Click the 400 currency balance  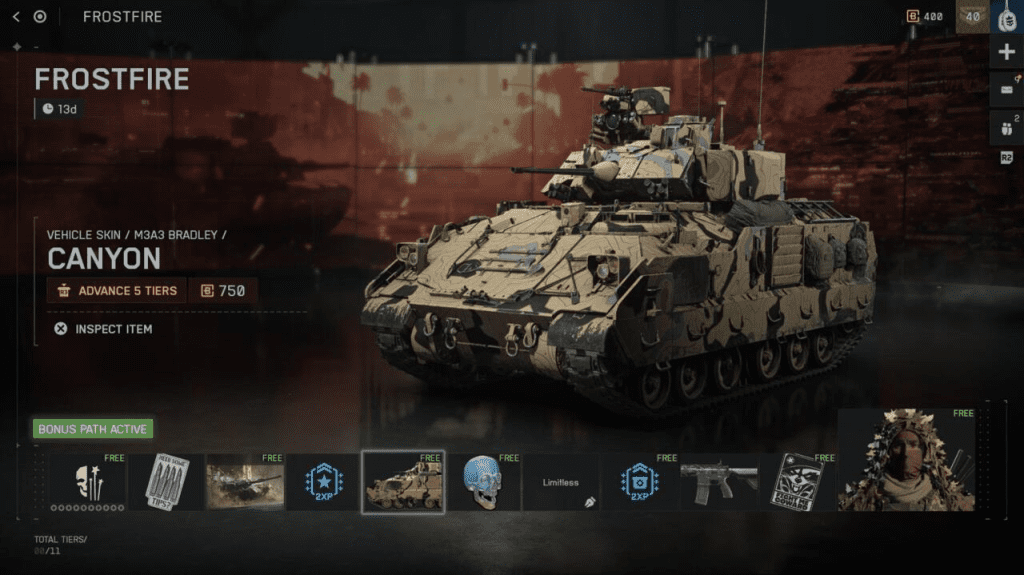tap(925, 16)
